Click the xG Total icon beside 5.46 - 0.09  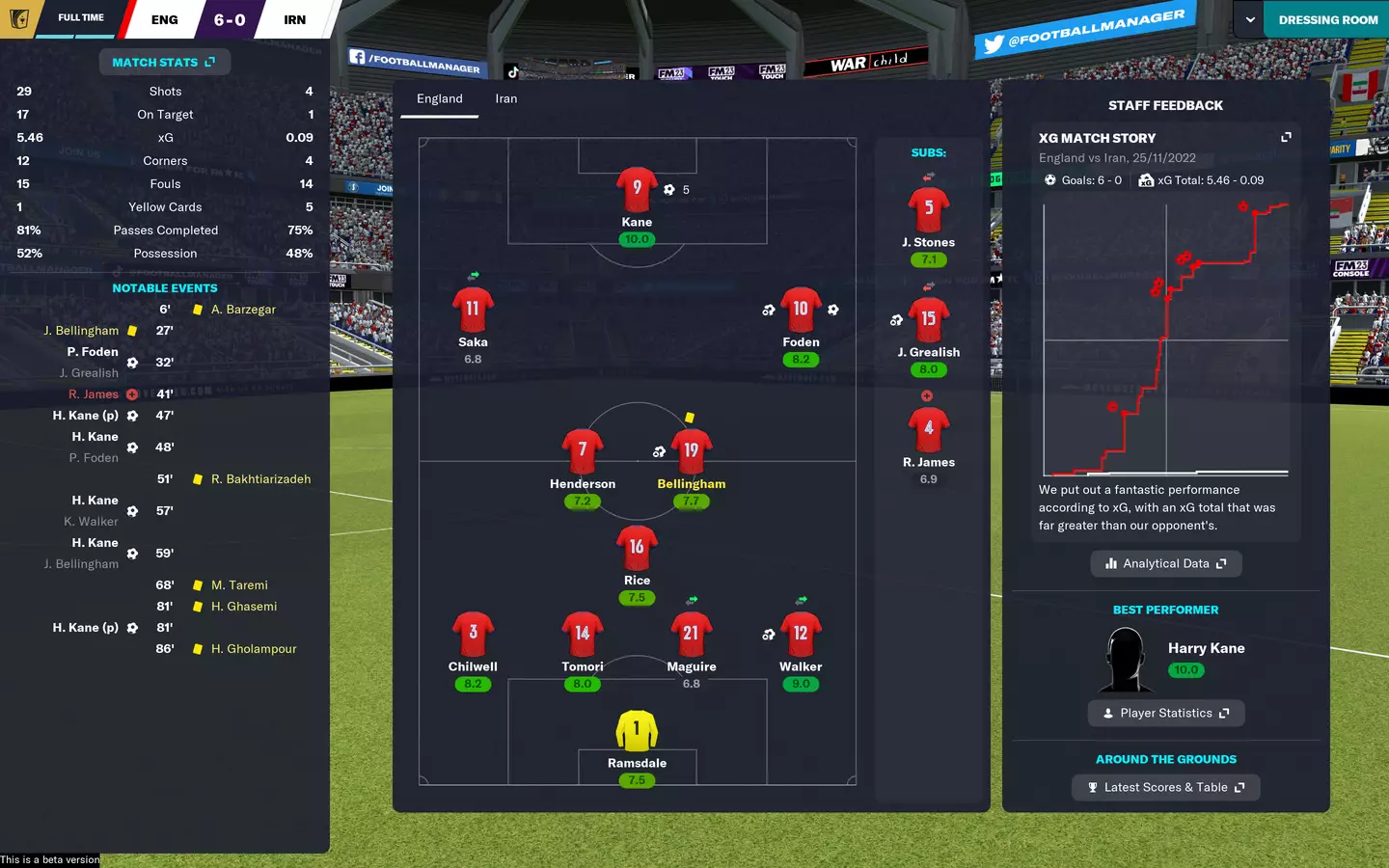click(x=1145, y=179)
